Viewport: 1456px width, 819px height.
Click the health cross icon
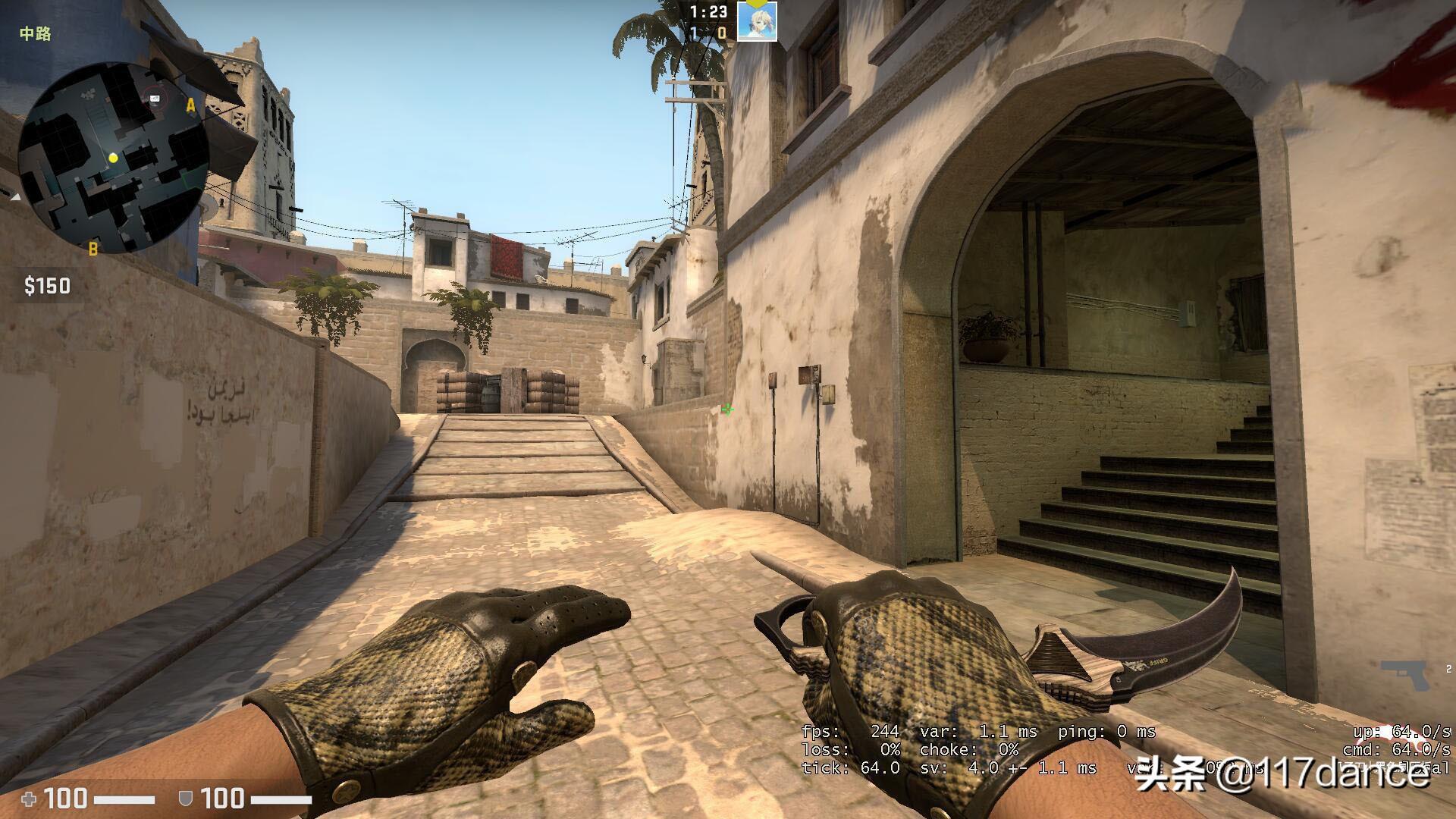click(28, 799)
